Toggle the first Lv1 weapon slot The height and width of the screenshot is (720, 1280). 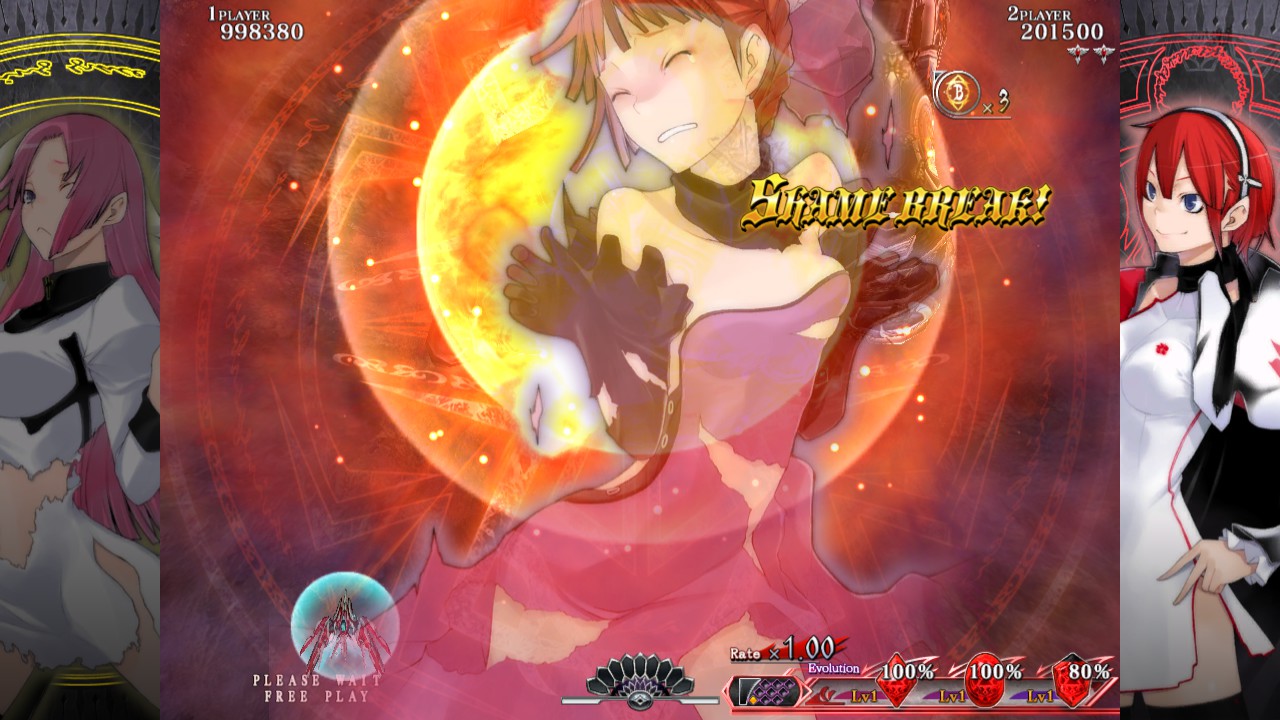pos(864,695)
